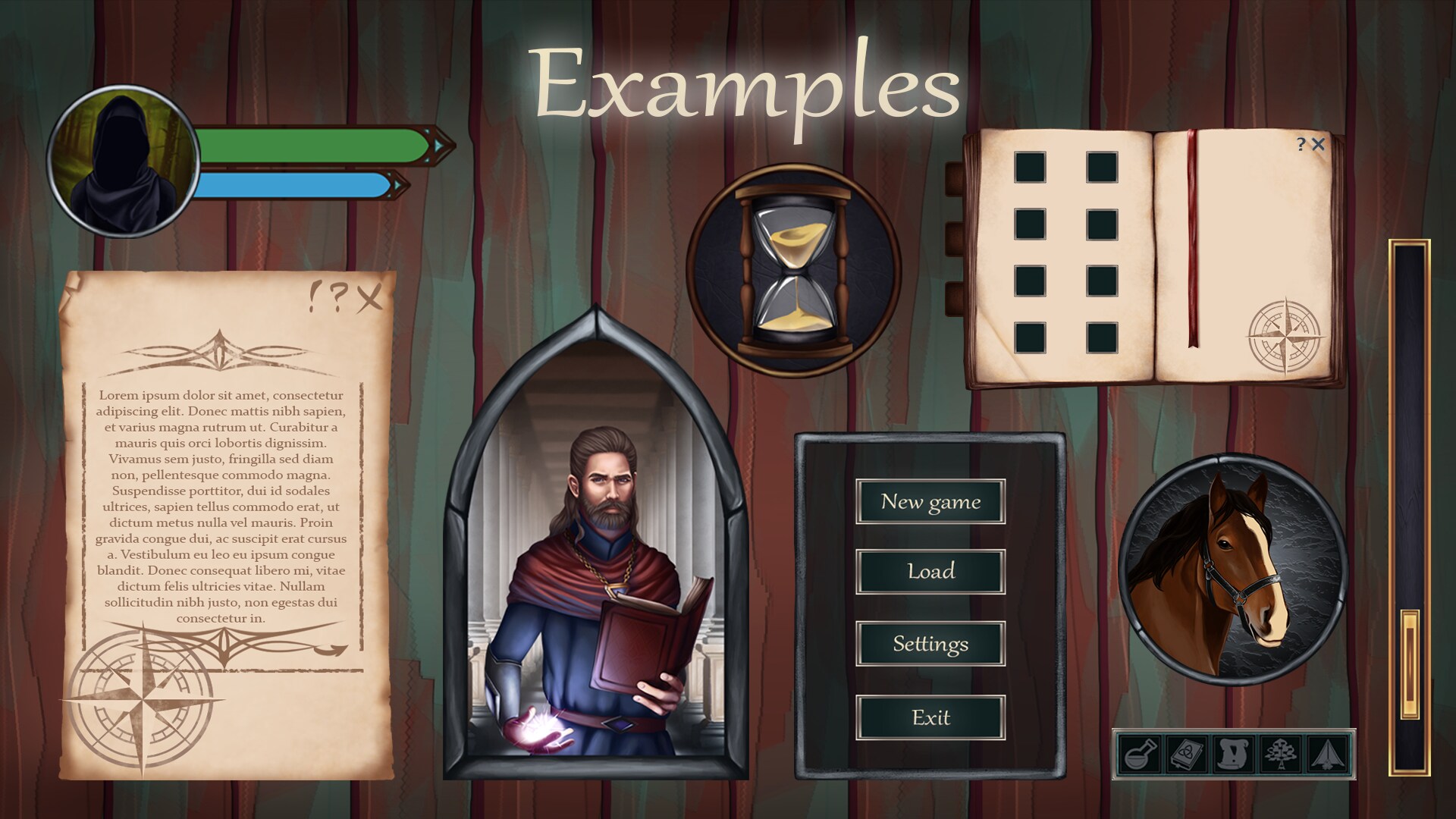Open the question mark help on the journal
Screen dimensions: 1456x819
(1301, 144)
